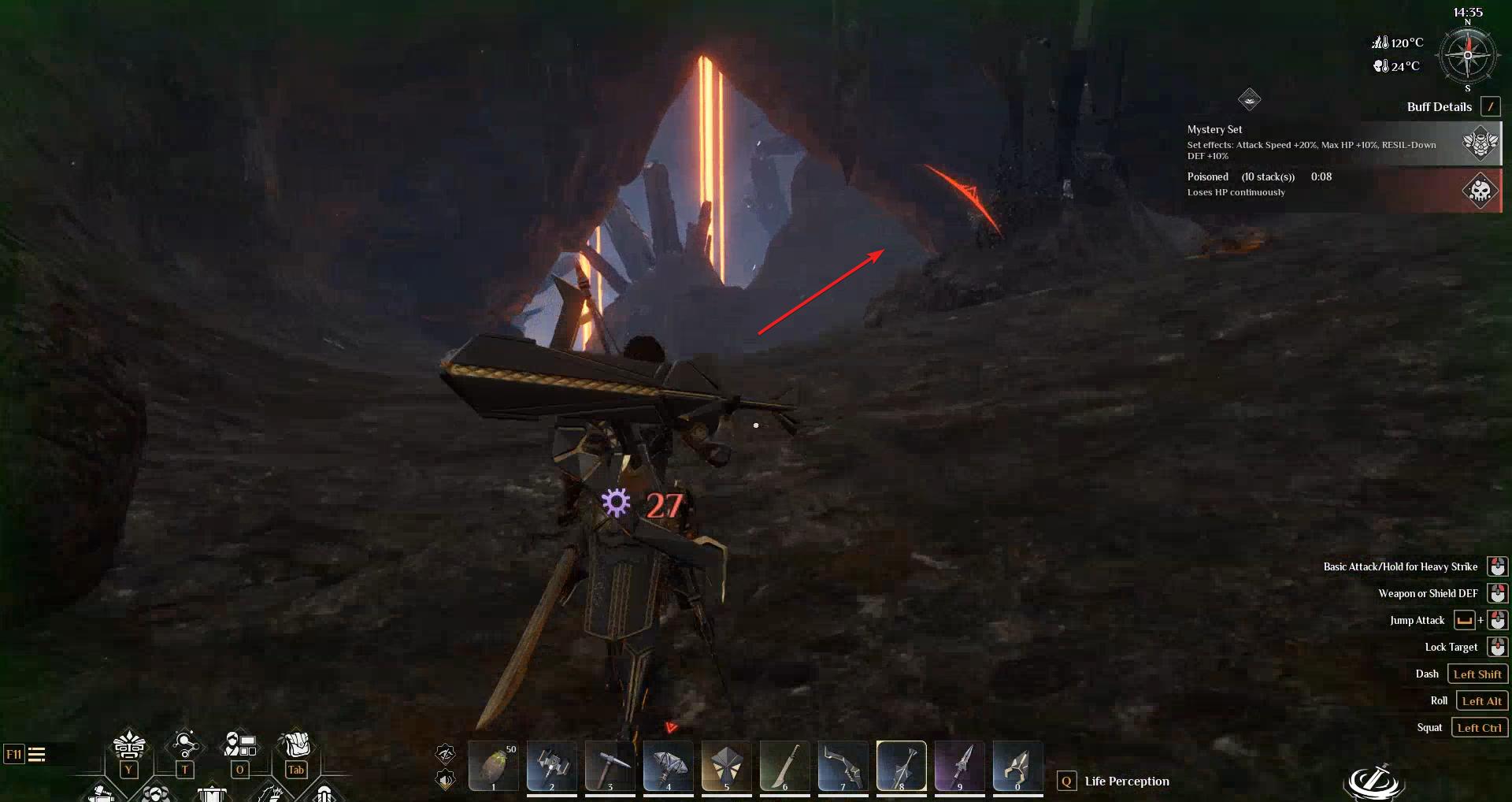Open the tribal mask menu icon
This screenshot has height=802, width=1512.
coord(129,744)
